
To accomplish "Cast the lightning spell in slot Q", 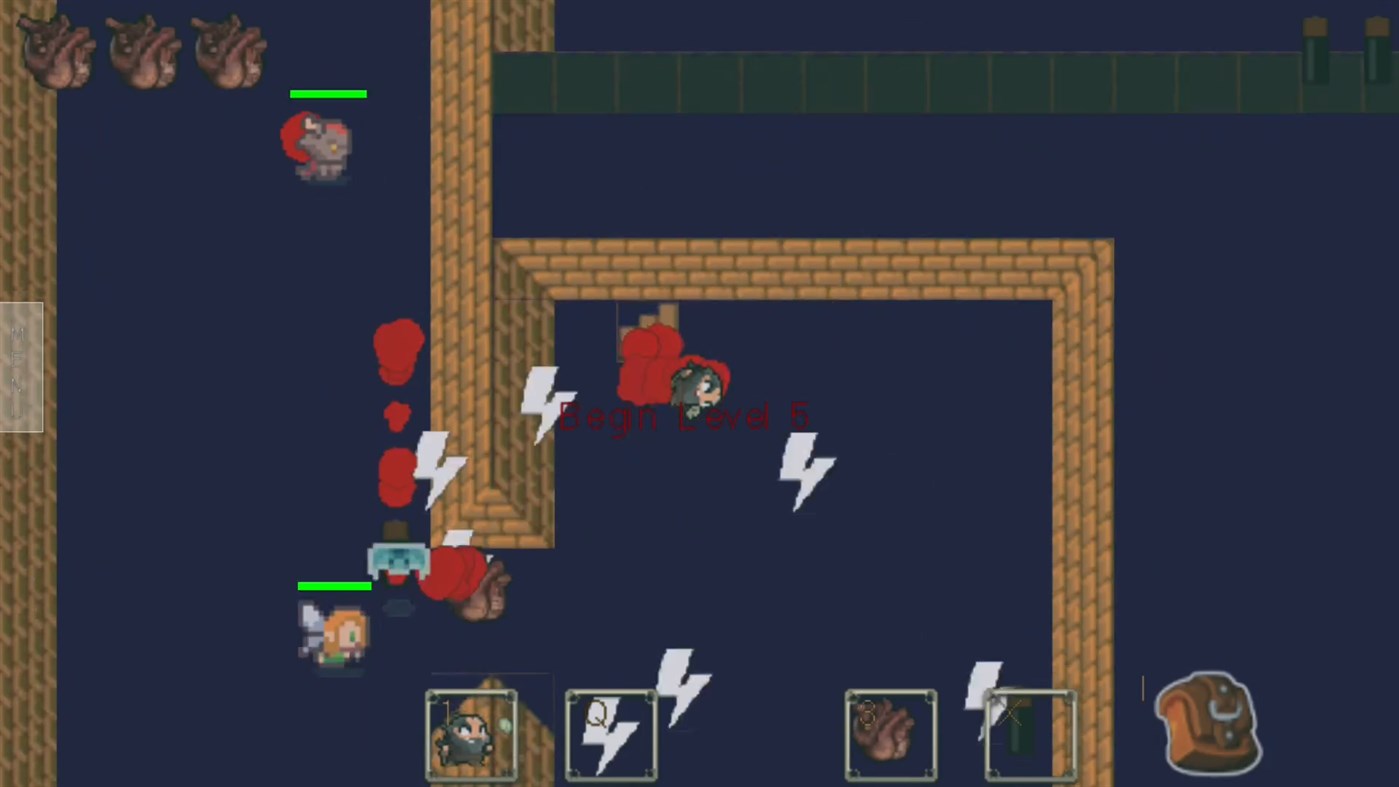I will point(610,735).
